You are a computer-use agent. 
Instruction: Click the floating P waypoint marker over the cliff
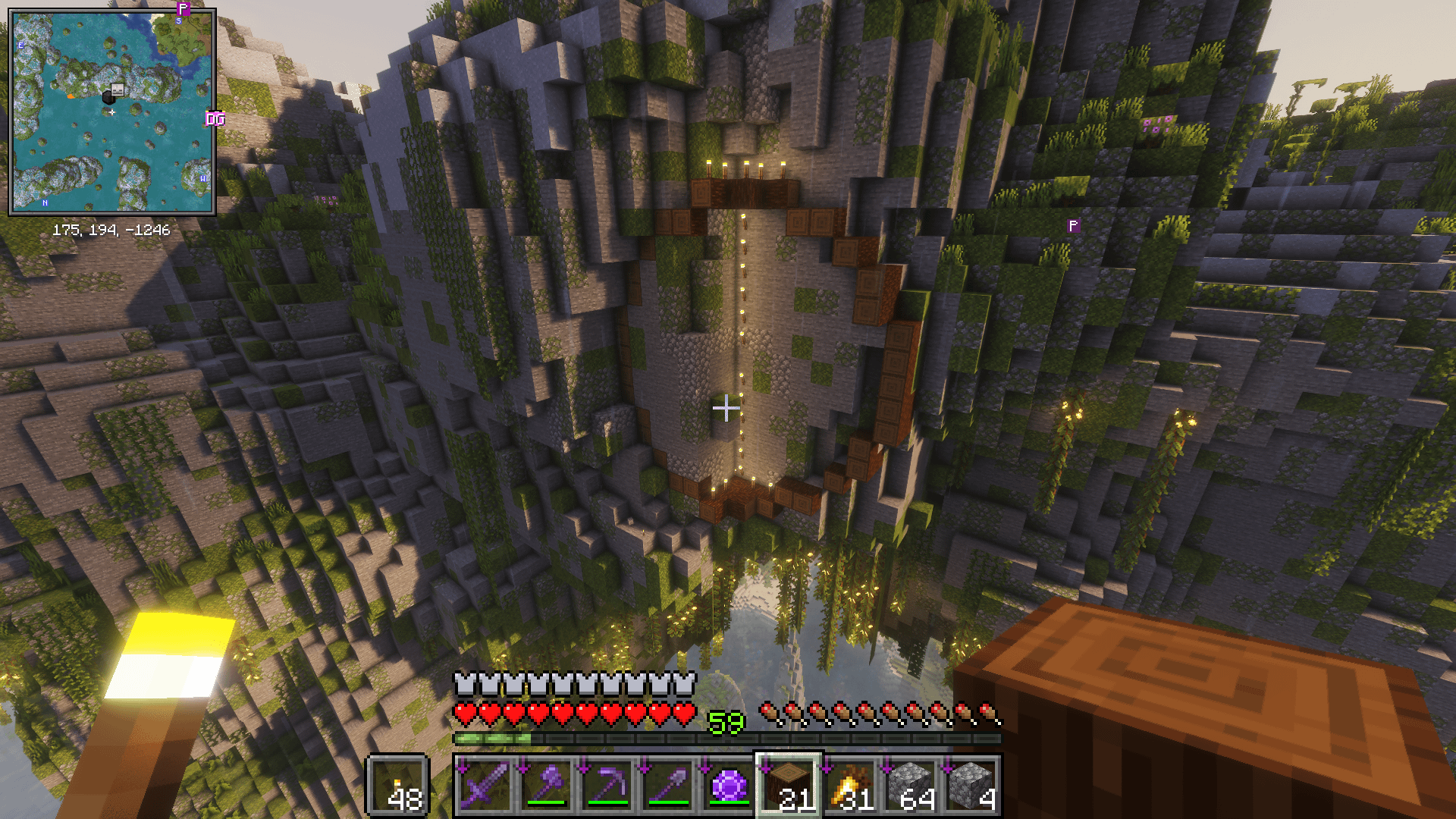point(1073,226)
